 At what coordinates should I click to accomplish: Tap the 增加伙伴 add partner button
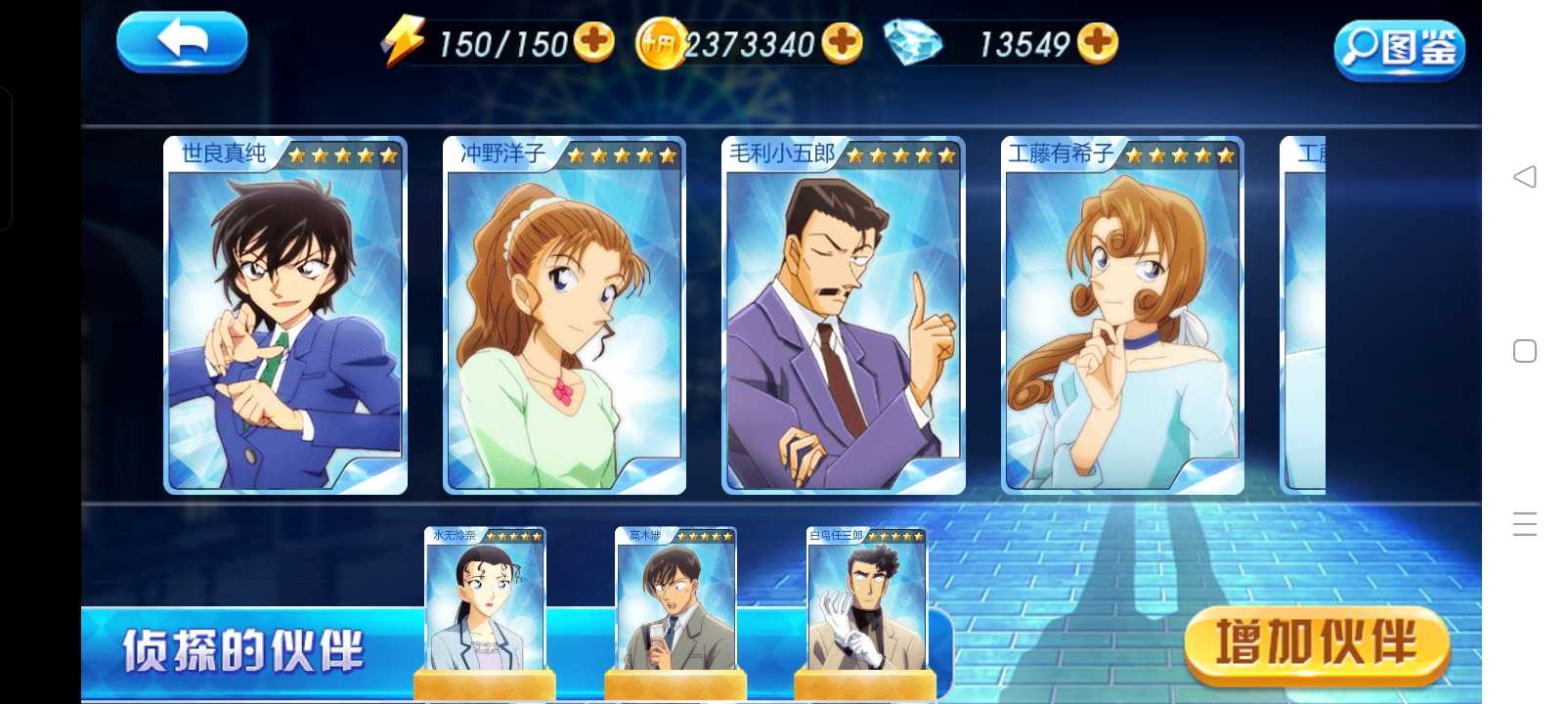coord(1316,644)
